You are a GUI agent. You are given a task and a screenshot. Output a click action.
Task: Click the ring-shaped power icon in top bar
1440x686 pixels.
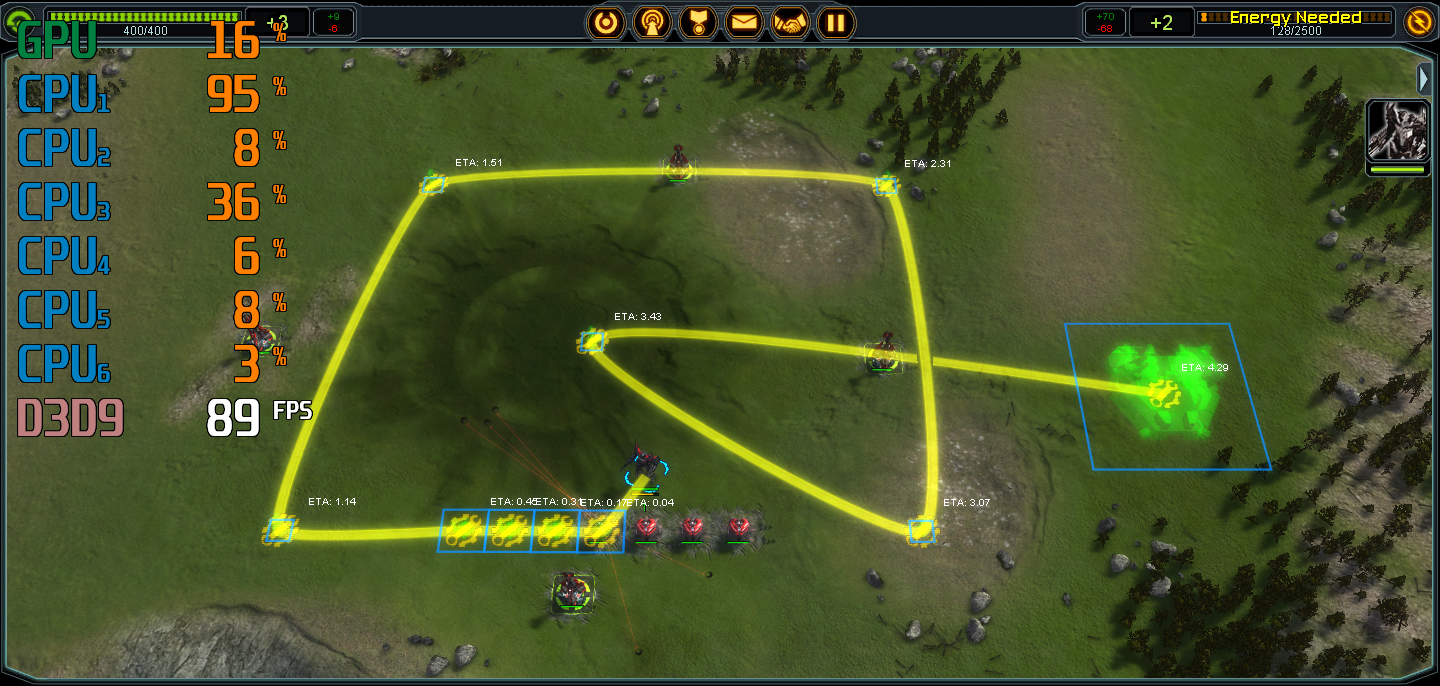[605, 22]
